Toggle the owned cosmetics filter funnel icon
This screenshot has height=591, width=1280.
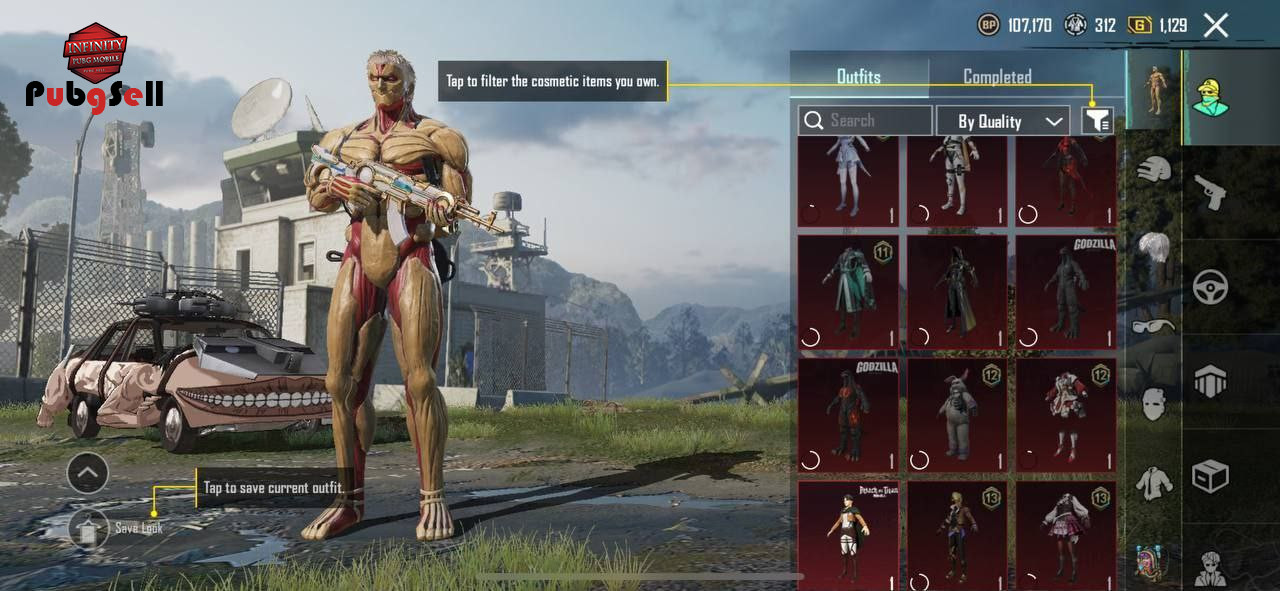1097,121
